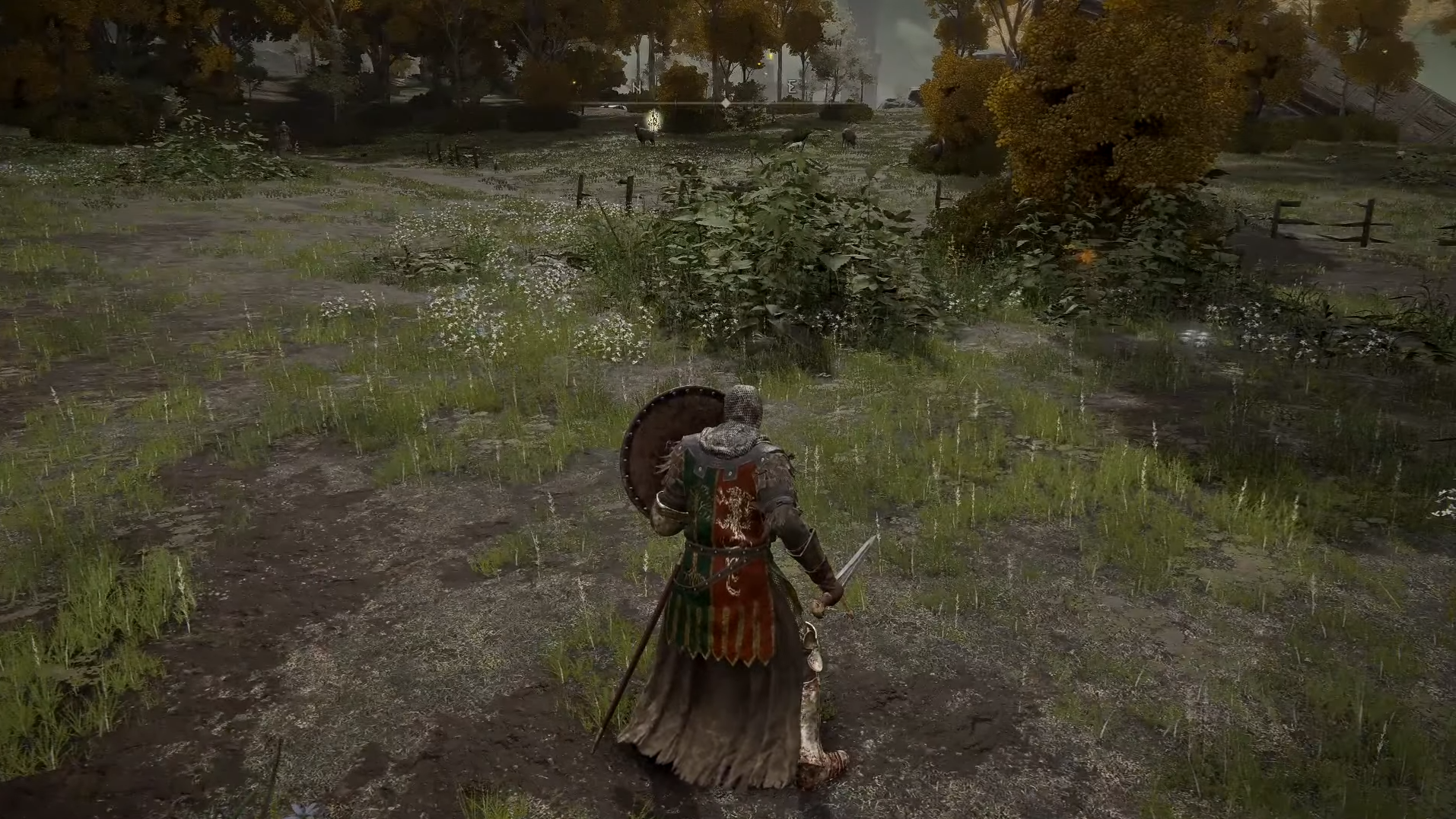The width and height of the screenshot is (1456, 819).
Task: Click the glowing golden marker on the compass
Action: tap(653, 120)
